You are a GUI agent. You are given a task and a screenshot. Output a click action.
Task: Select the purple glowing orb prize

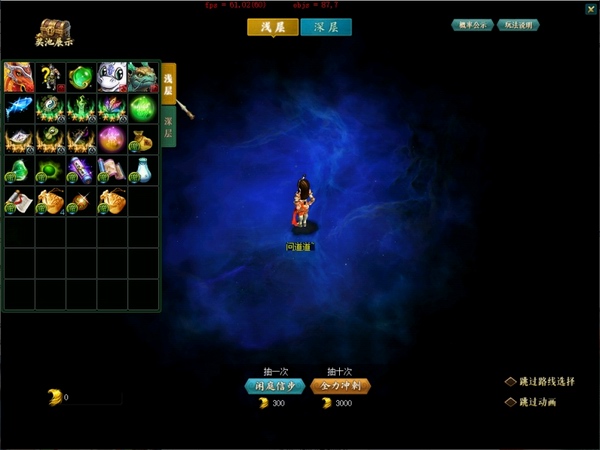point(112,139)
